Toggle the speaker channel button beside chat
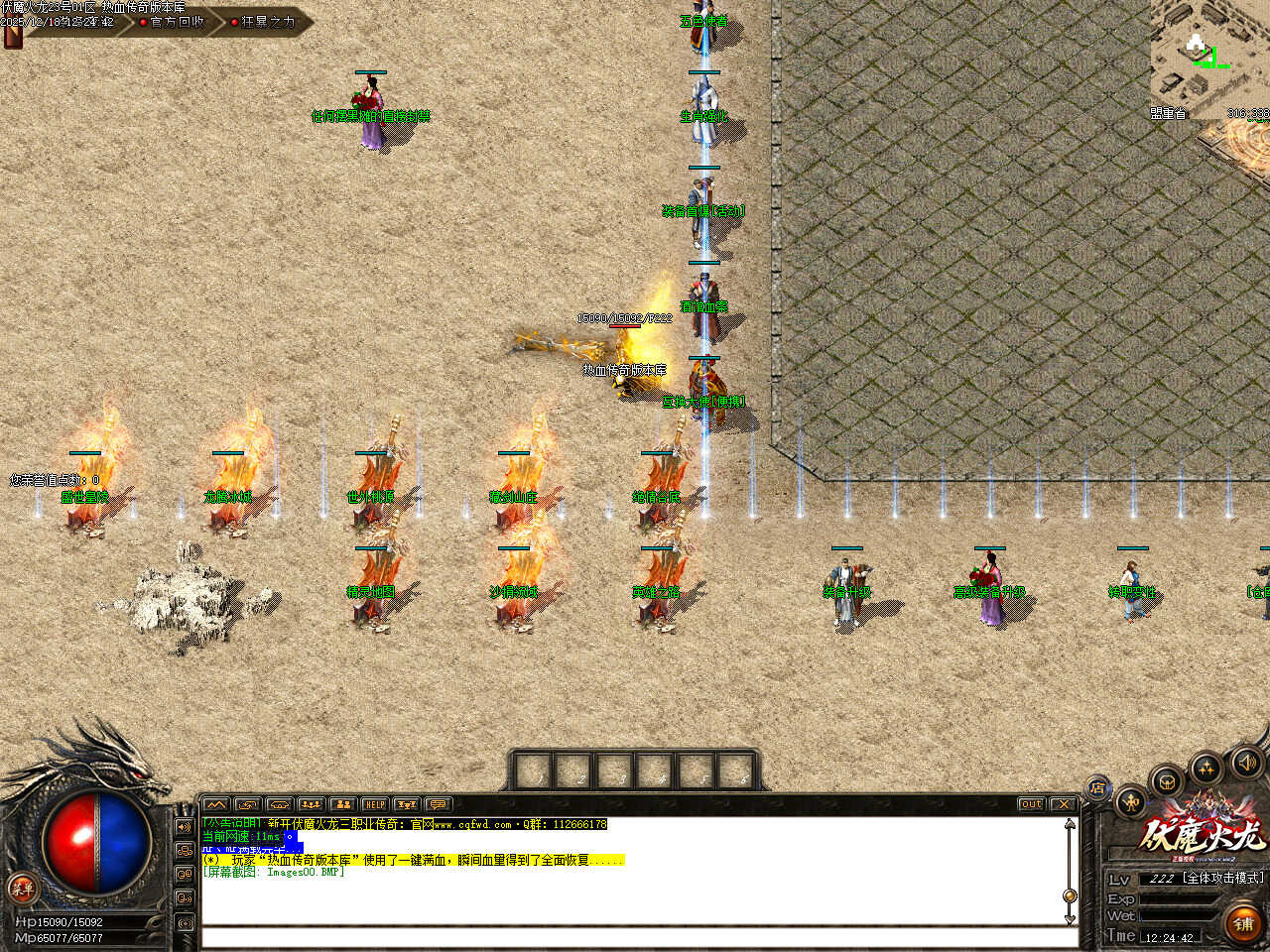1270x952 pixels. pos(185,826)
